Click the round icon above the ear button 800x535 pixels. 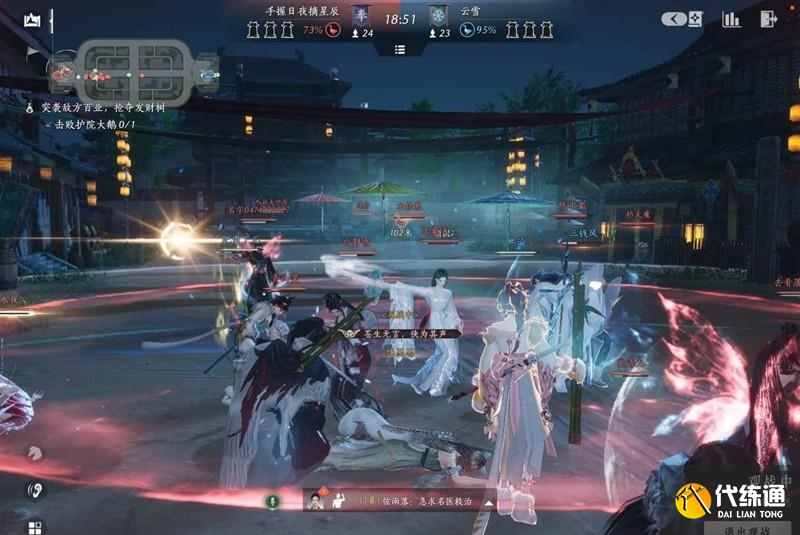(35, 453)
